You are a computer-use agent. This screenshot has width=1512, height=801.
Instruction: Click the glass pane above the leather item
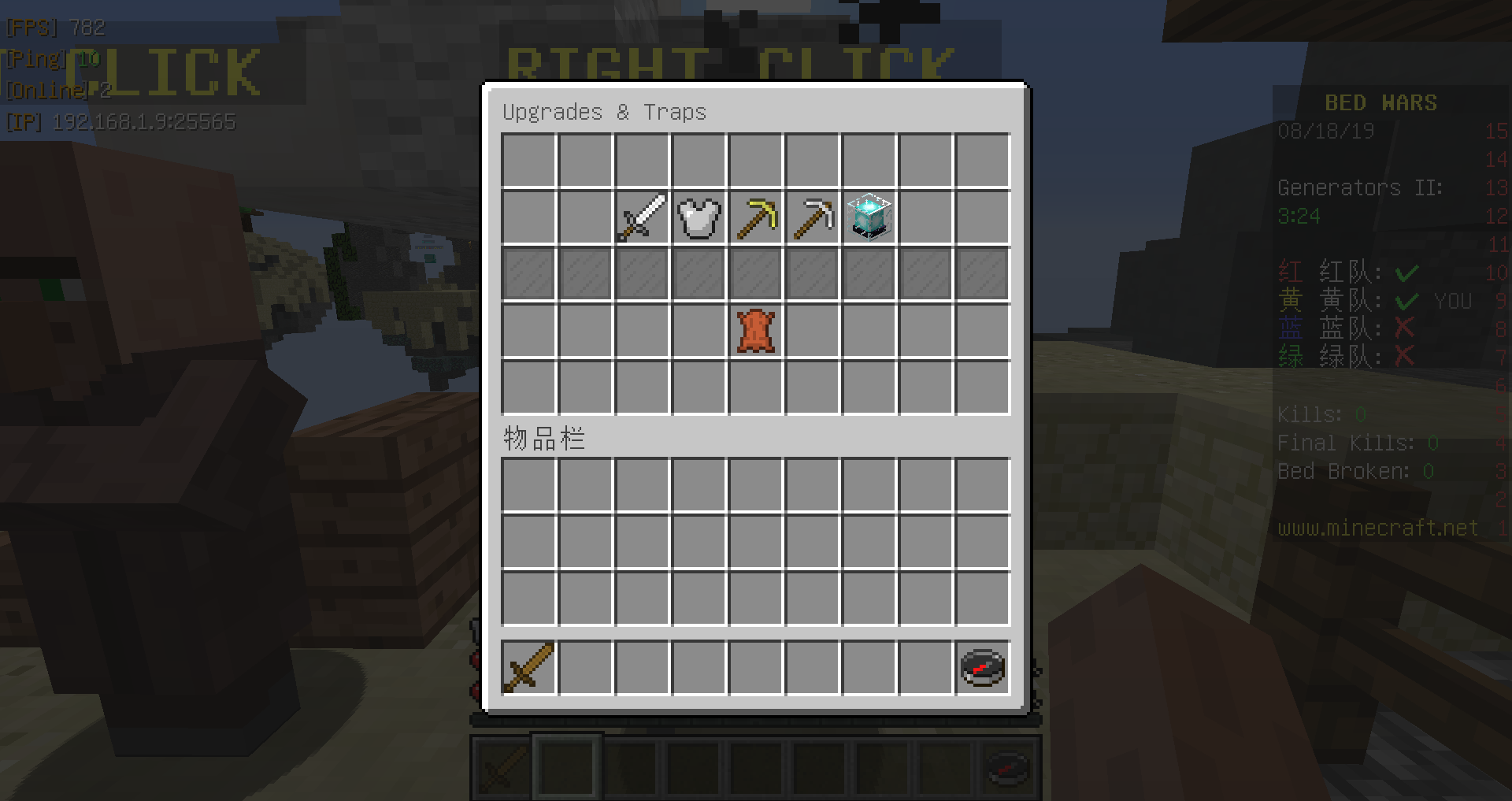pos(754,274)
